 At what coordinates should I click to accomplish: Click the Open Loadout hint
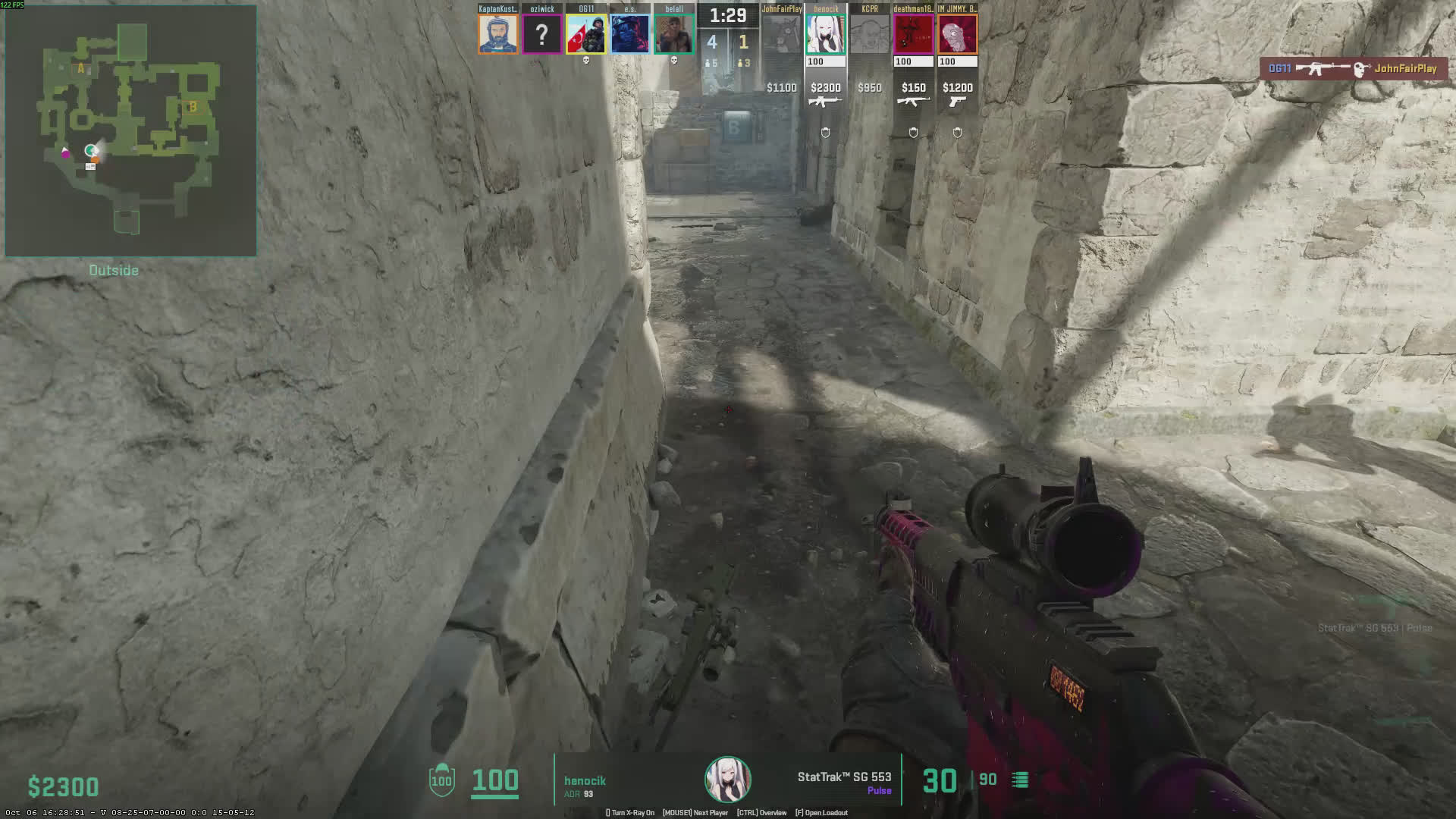point(821,813)
